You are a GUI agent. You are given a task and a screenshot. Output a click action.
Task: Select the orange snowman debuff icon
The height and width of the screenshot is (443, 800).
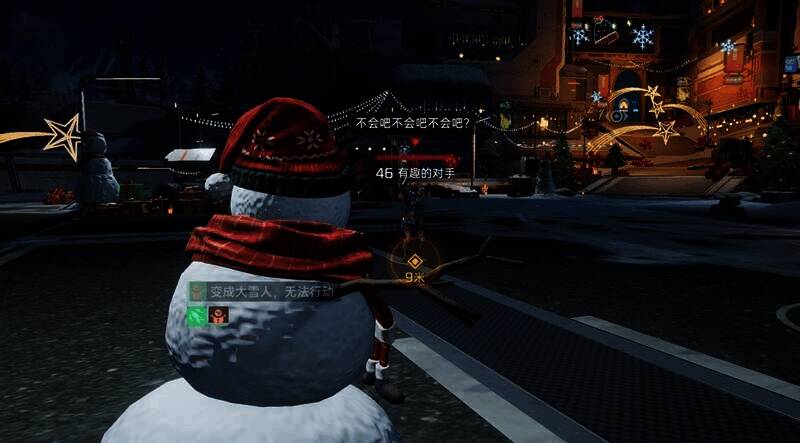click(x=218, y=314)
